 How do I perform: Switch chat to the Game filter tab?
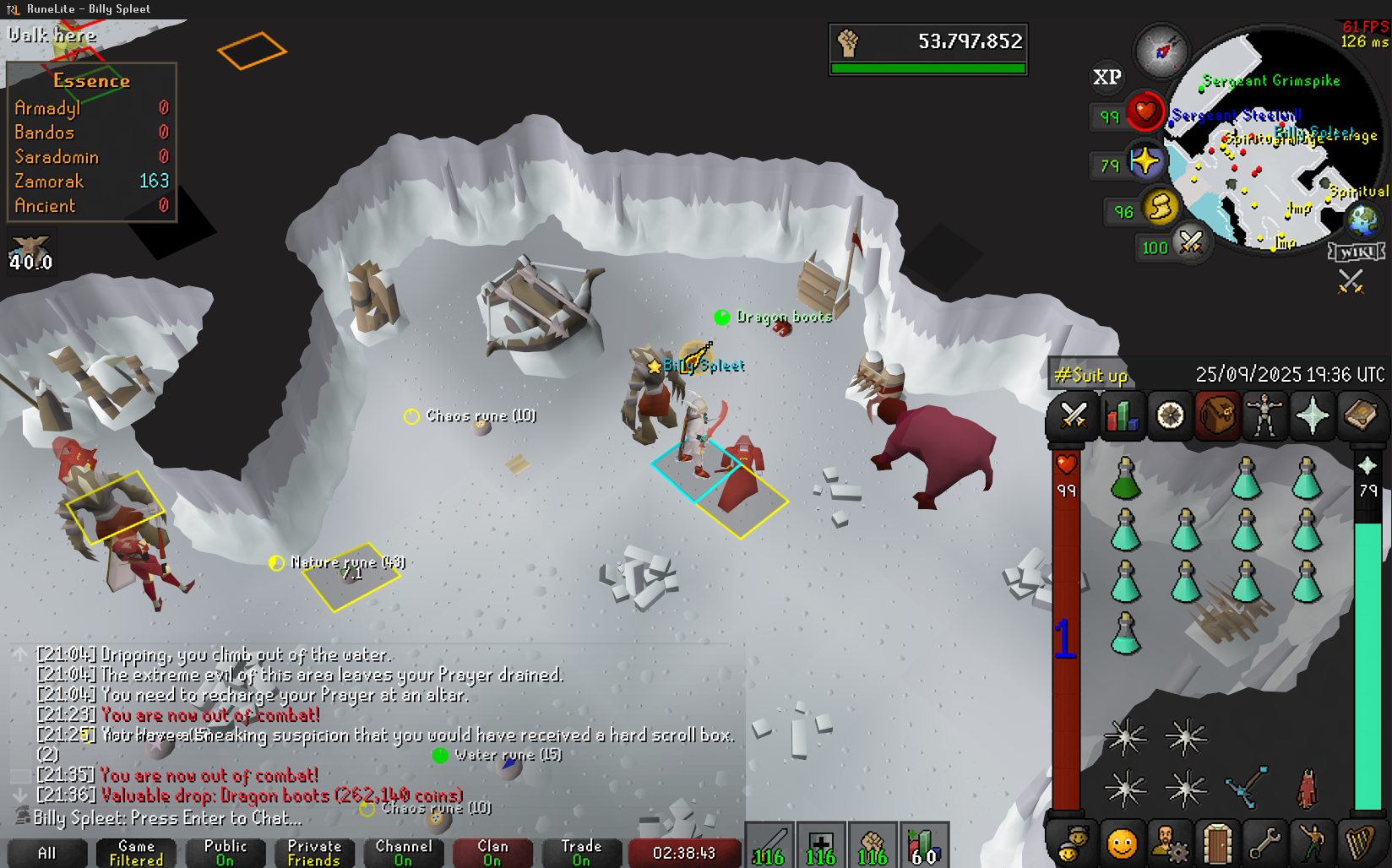click(x=136, y=853)
